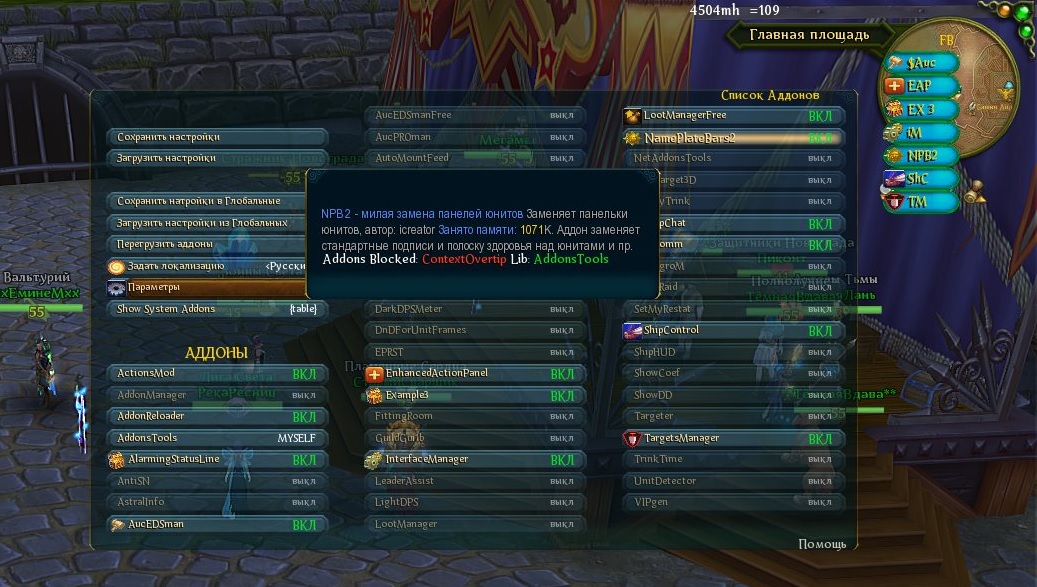The width and height of the screenshot is (1037, 587).
Task: Click the $Auc addon button
Action: pyautogui.click(x=921, y=63)
